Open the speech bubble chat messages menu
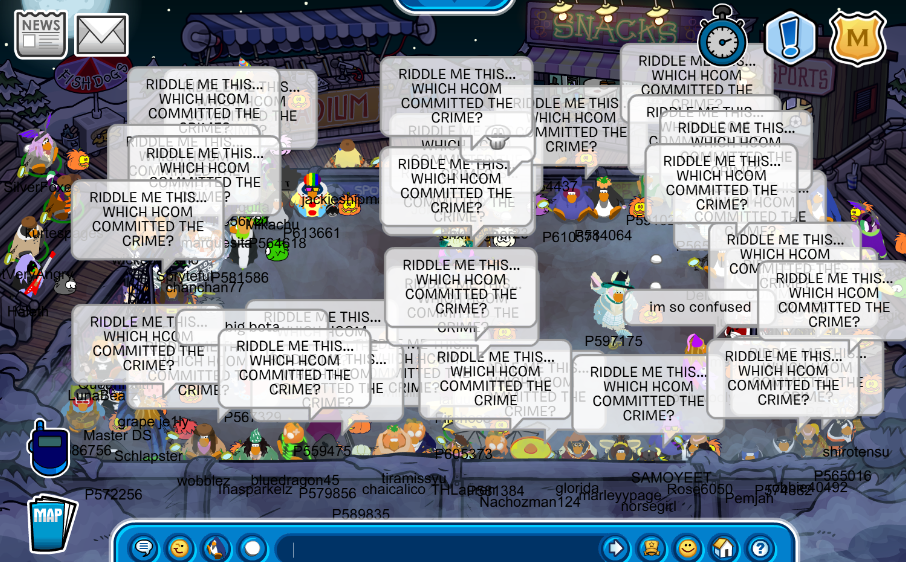This screenshot has width=906, height=562. pyautogui.click(x=144, y=548)
